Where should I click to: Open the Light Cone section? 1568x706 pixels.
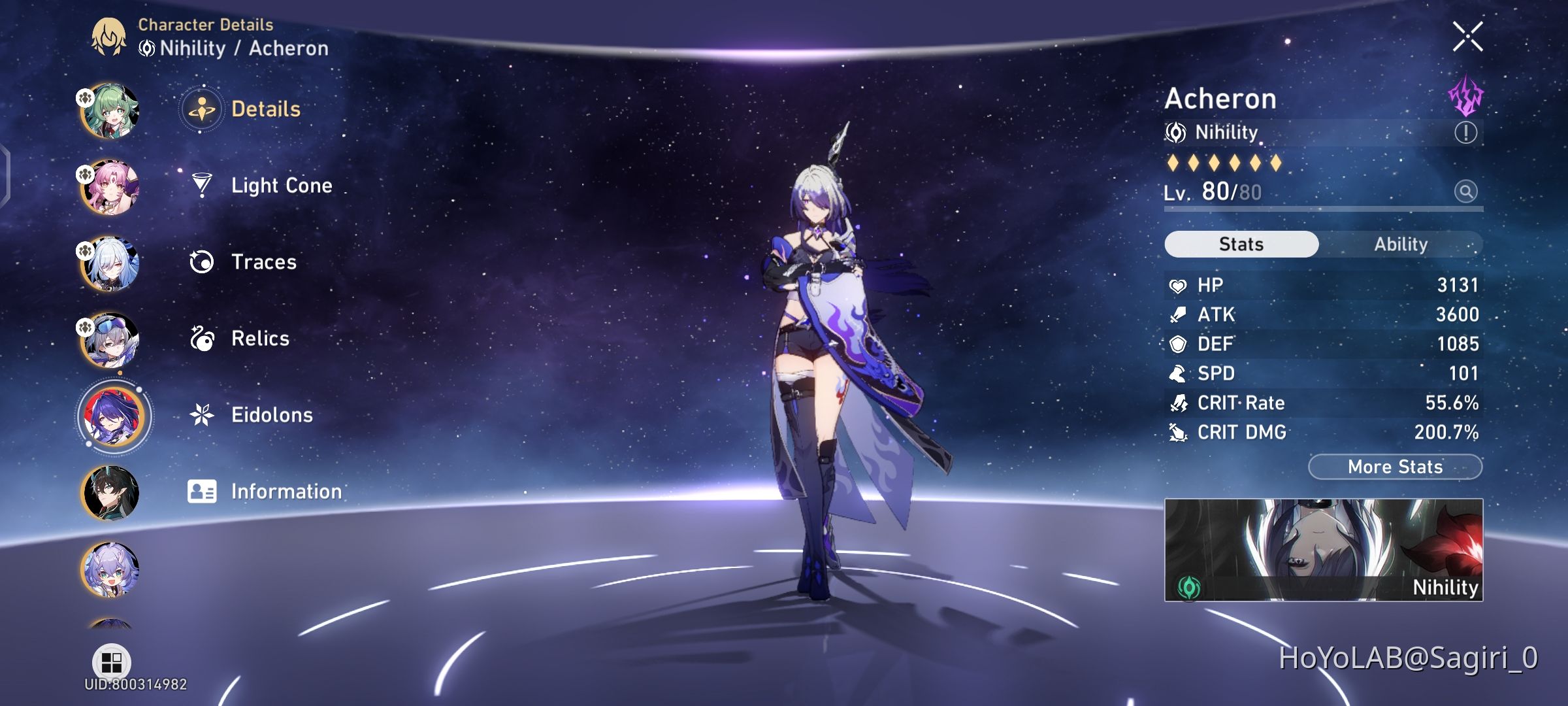[x=281, y=186]
